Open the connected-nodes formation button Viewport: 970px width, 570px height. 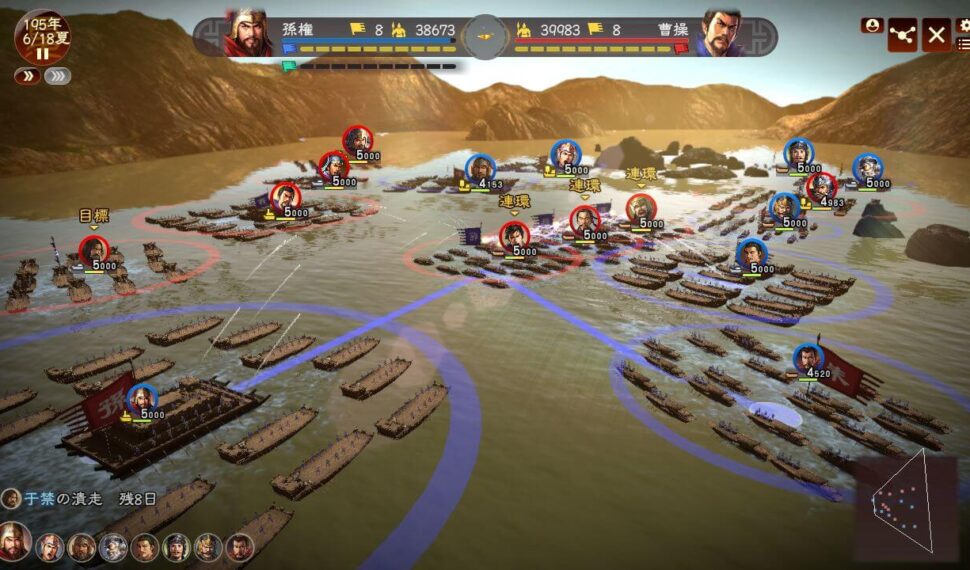coord(903,35)
